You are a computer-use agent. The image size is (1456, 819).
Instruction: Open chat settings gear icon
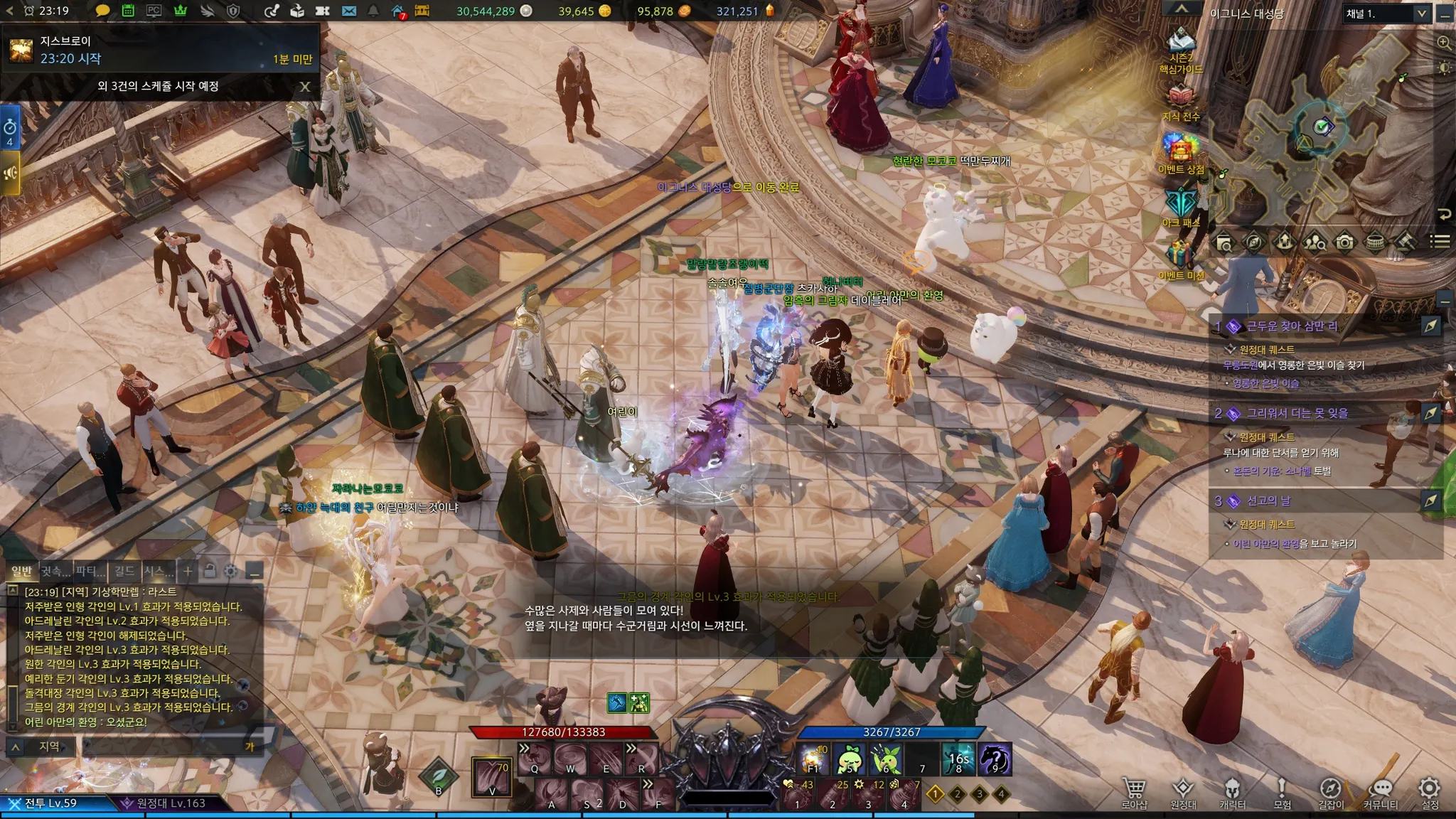pyautogui.click(x=230, y=571)
